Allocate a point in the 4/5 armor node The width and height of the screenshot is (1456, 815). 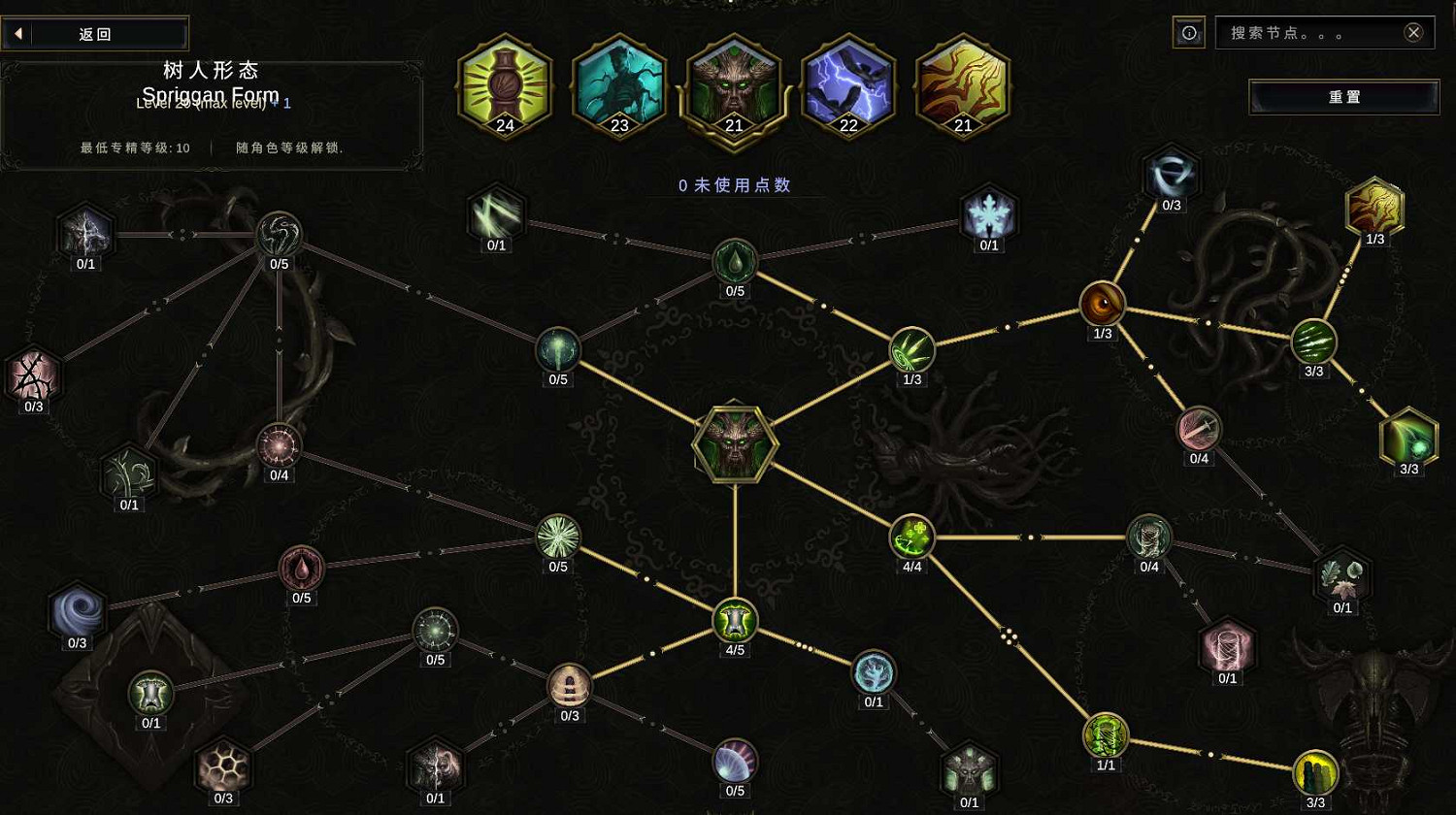point(735,622)
